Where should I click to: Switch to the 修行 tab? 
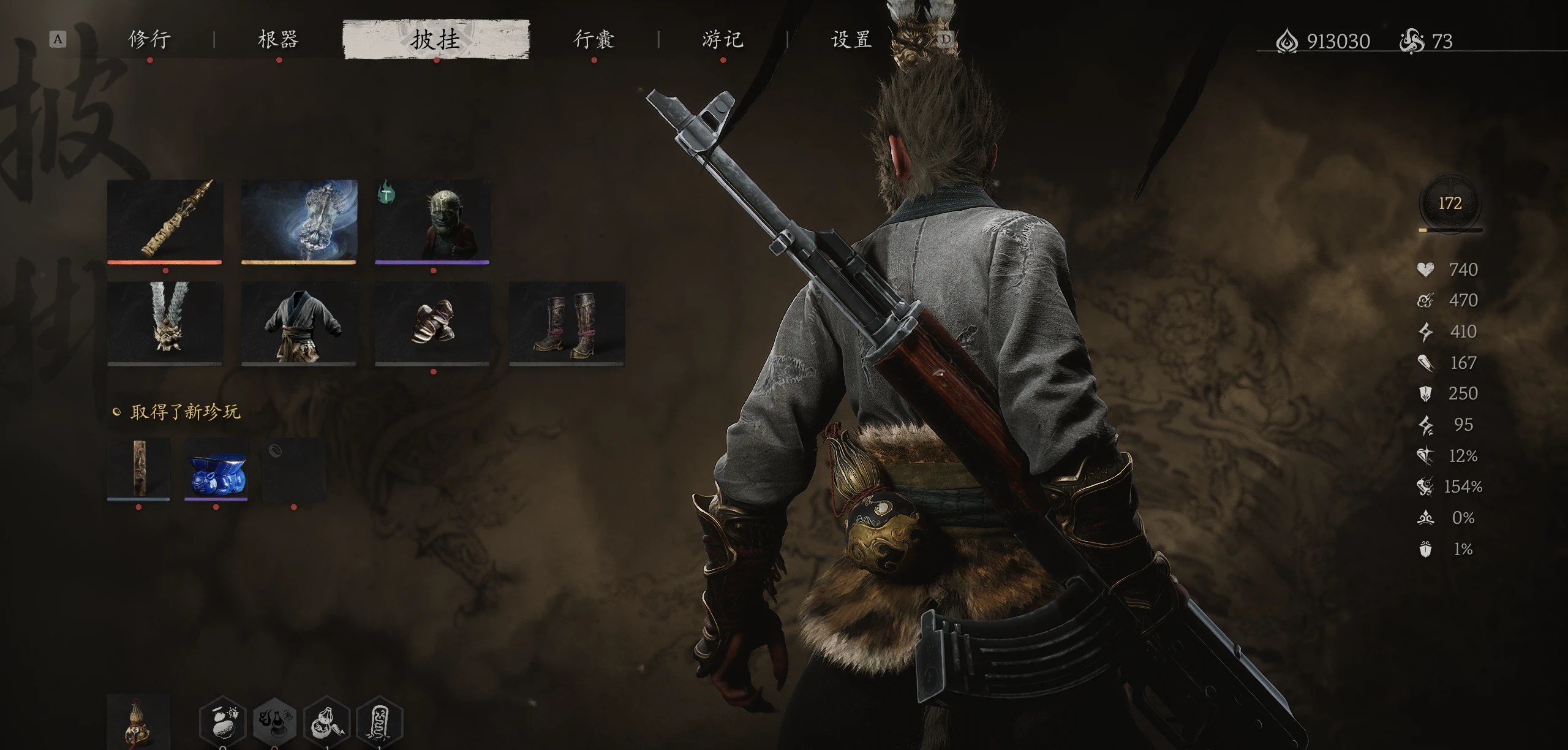149,40
